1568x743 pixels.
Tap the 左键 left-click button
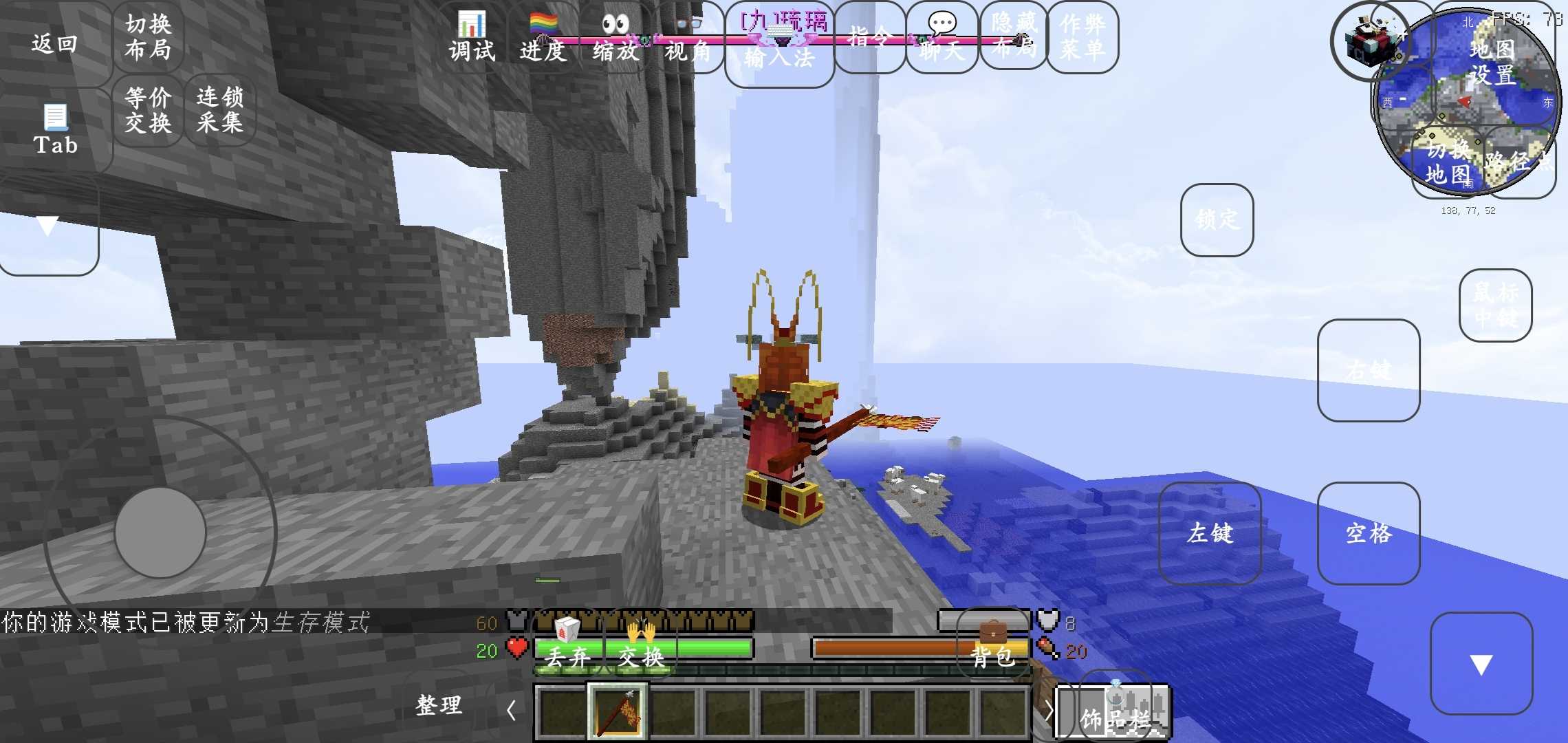pyautogui.click(x=1210, y=533)
